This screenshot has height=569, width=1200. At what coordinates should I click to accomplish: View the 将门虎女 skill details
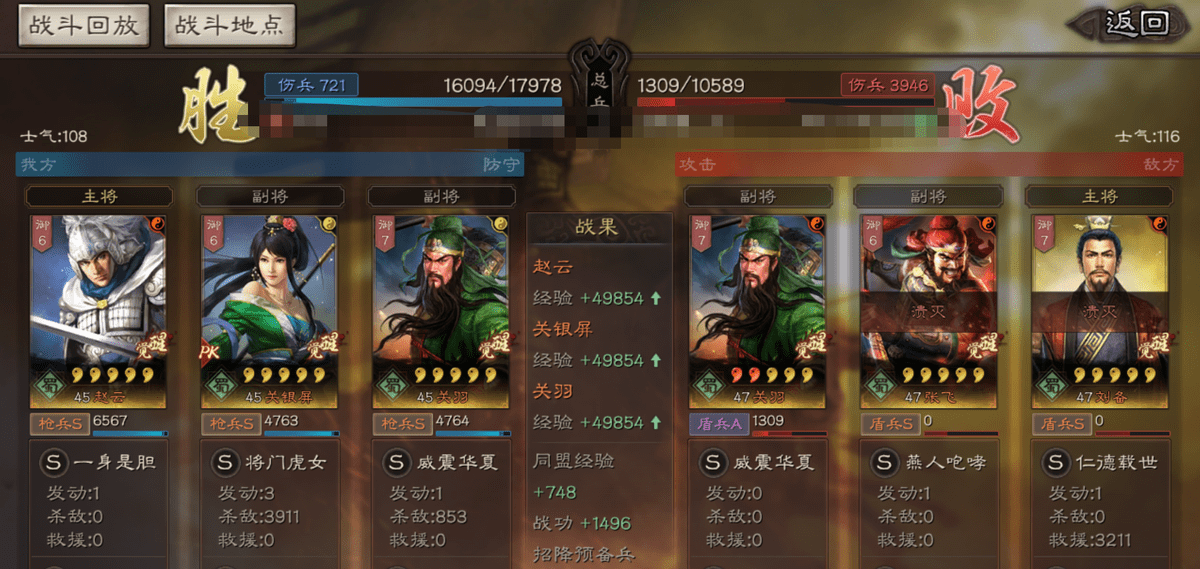click(270, 463)
